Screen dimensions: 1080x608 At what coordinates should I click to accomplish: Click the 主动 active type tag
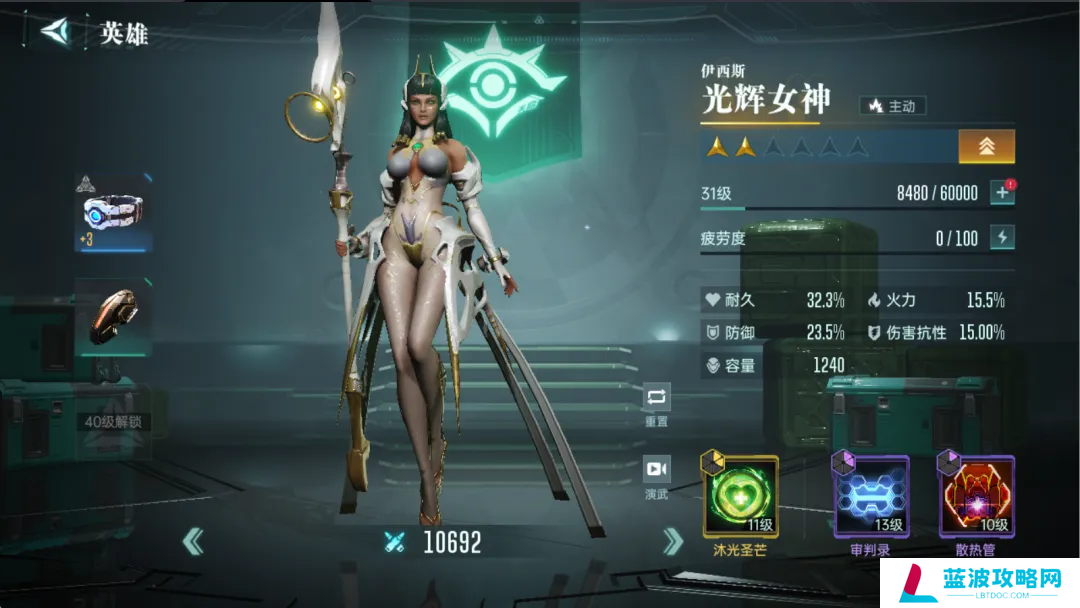click(893, 105)
